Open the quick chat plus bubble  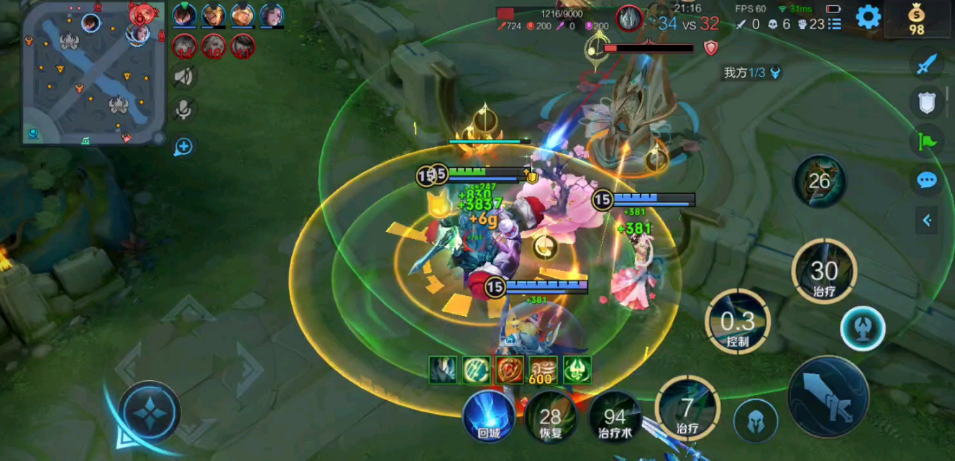(x=184, y=147)
